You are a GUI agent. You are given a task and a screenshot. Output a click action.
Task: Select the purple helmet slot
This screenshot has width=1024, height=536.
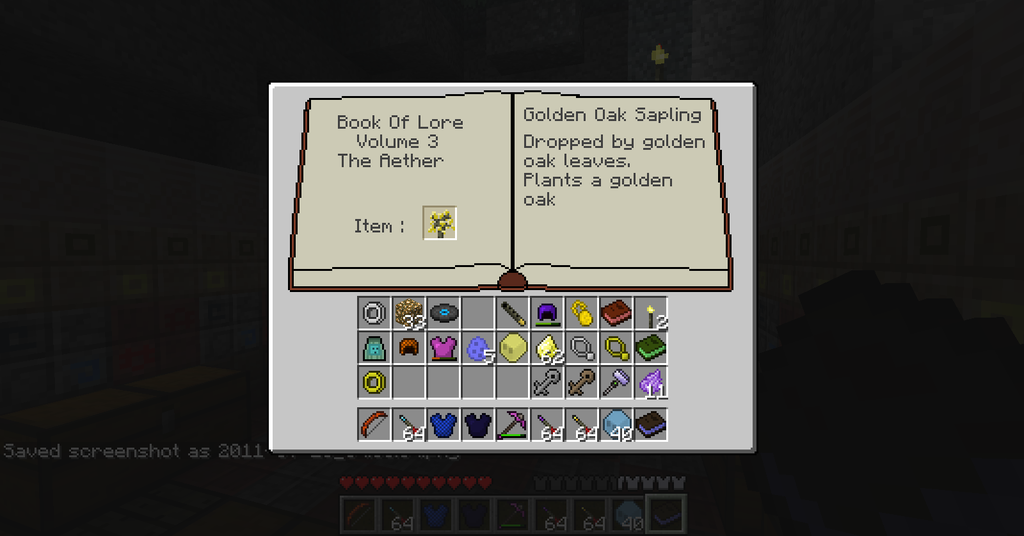[547, 313]
